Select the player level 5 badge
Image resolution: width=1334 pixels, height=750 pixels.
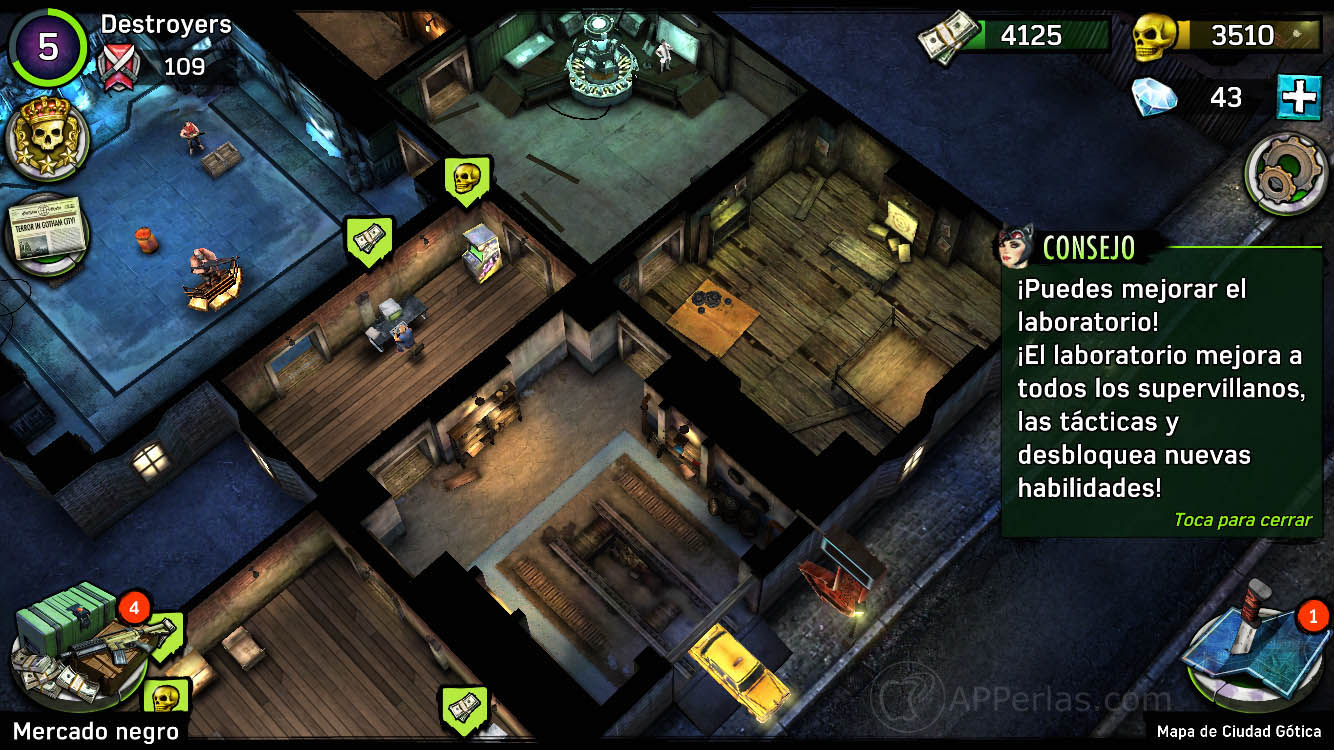pyautogui.click(x=46, y=45)
